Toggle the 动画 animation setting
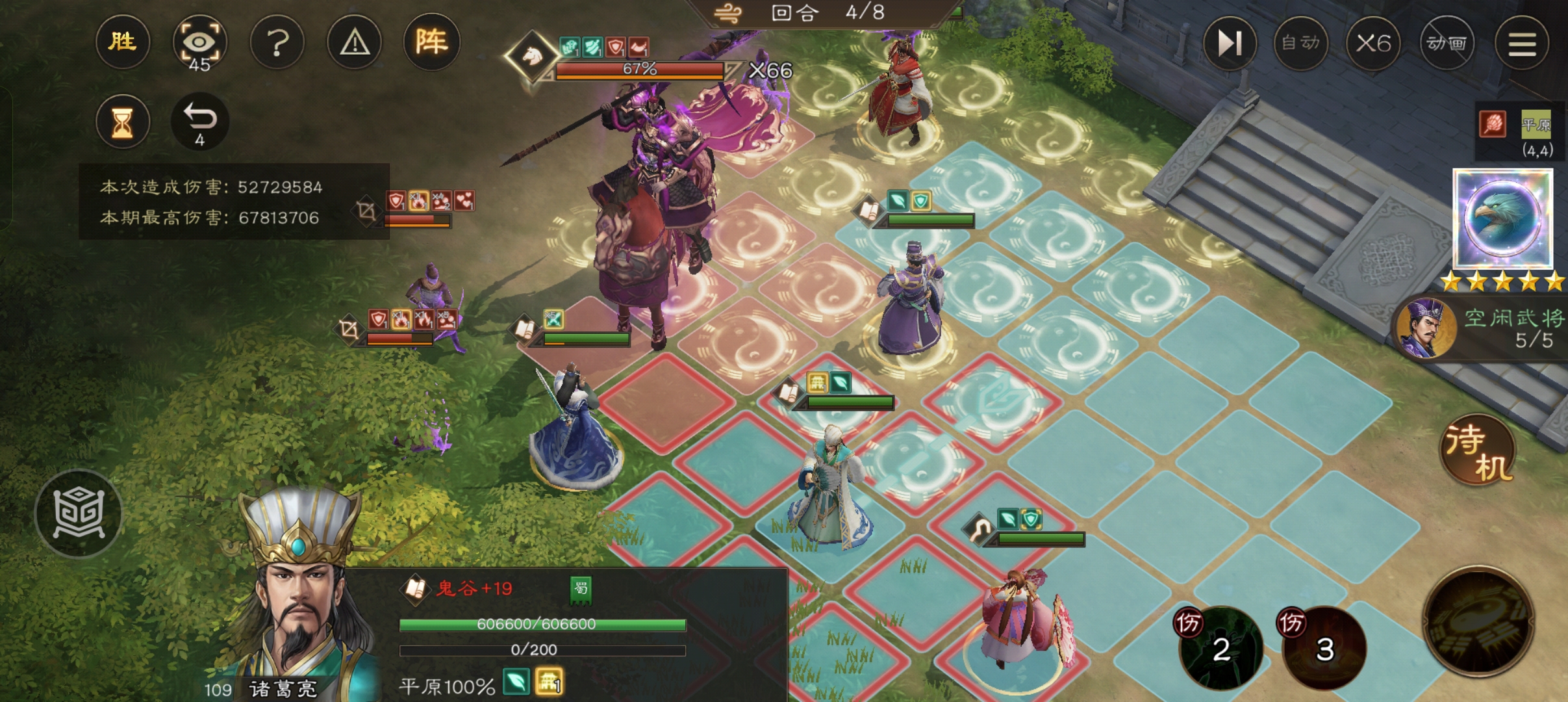1568x702 pixels. point(1446,44)
